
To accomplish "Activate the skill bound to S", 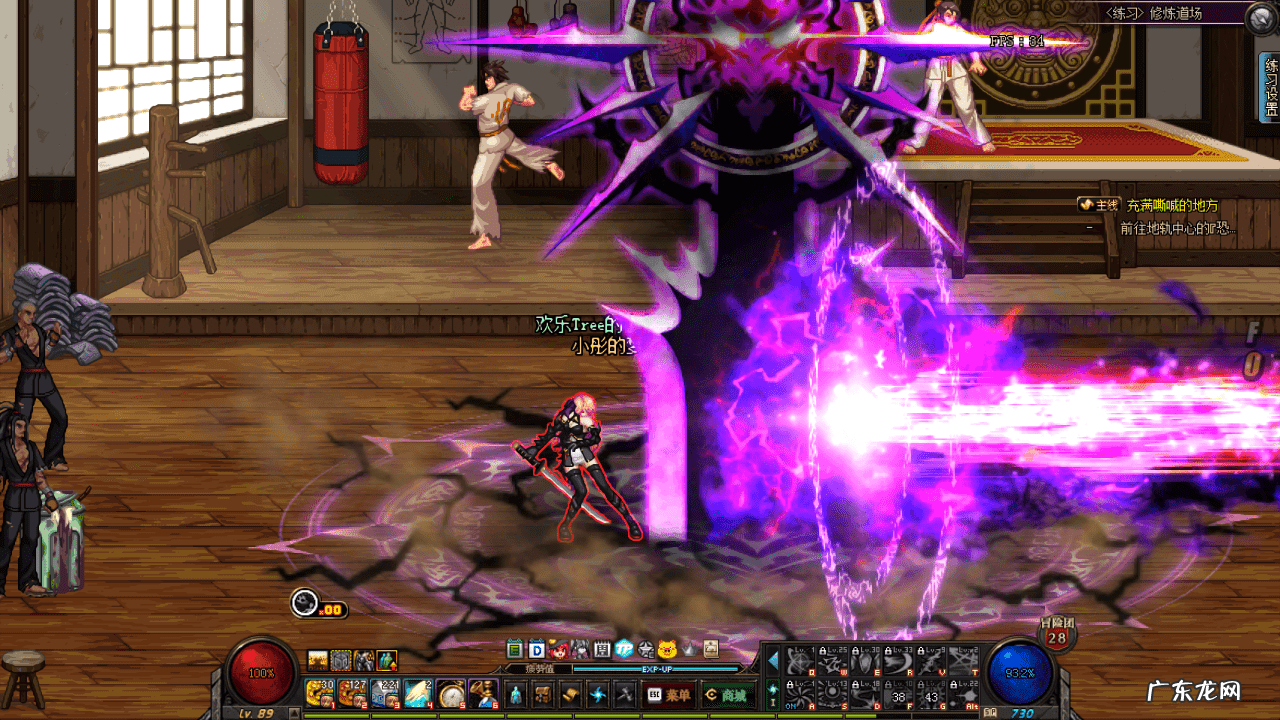I will [834, 692].
